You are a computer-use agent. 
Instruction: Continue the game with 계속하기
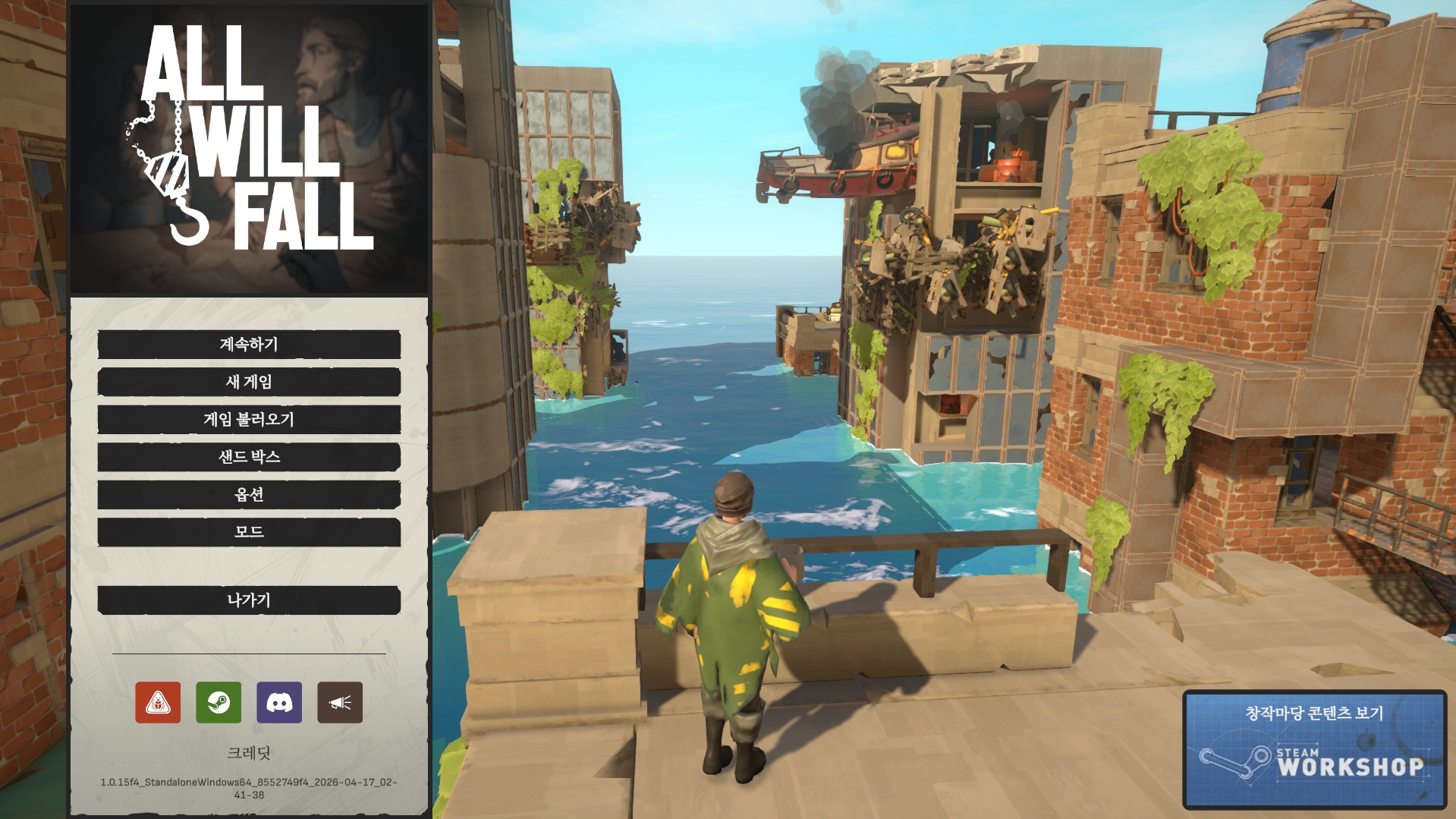coord(249,345)
